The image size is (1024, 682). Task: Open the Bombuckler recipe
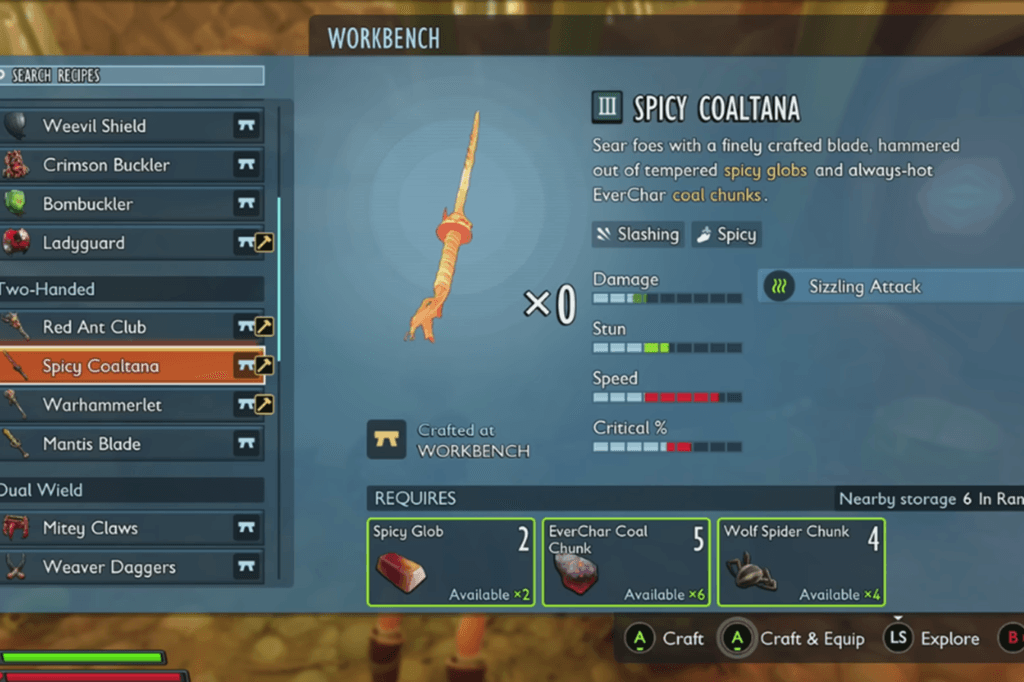click(x=132, y=204)
